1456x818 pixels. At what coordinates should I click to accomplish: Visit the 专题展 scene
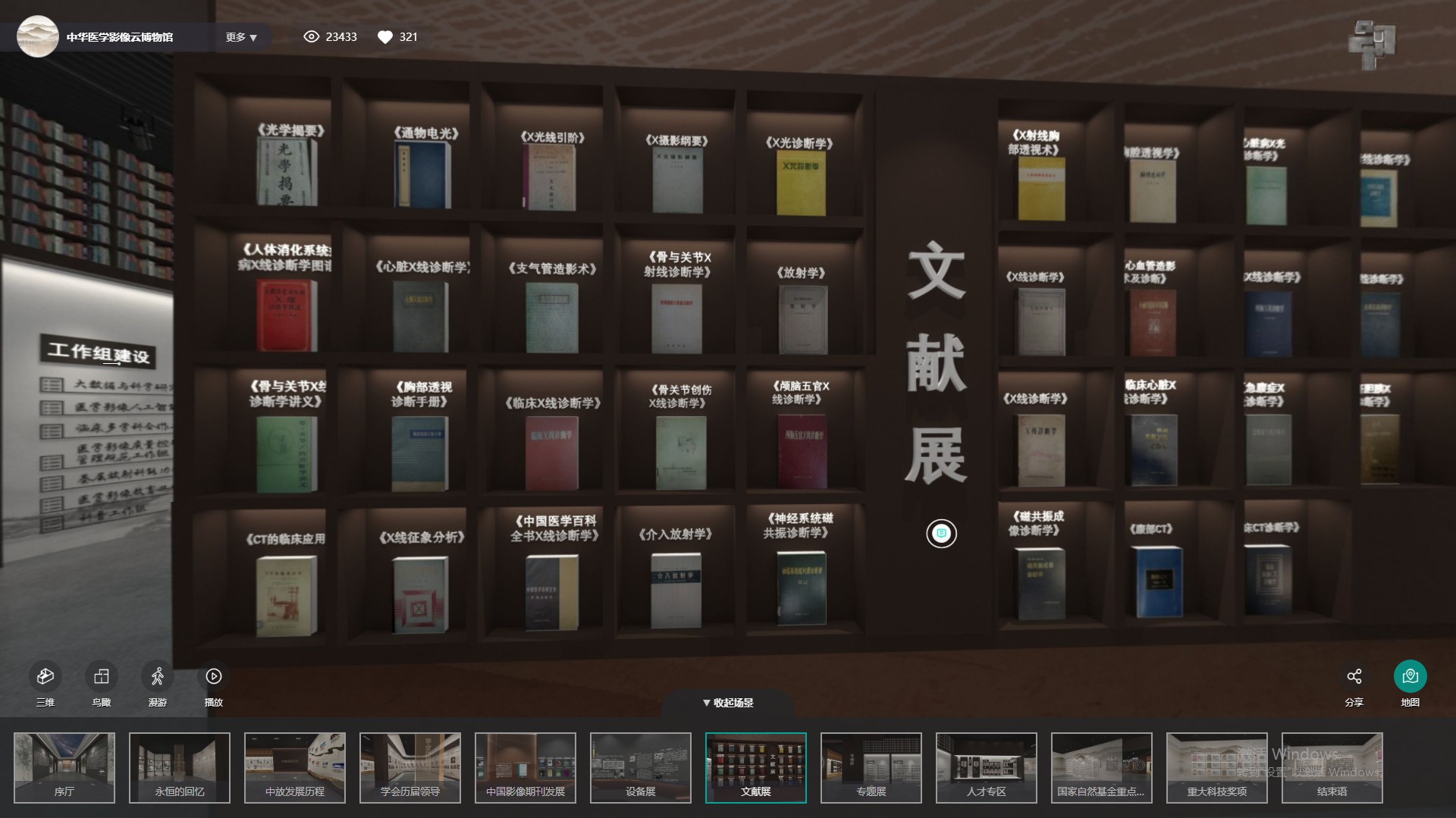pos(871,767)
